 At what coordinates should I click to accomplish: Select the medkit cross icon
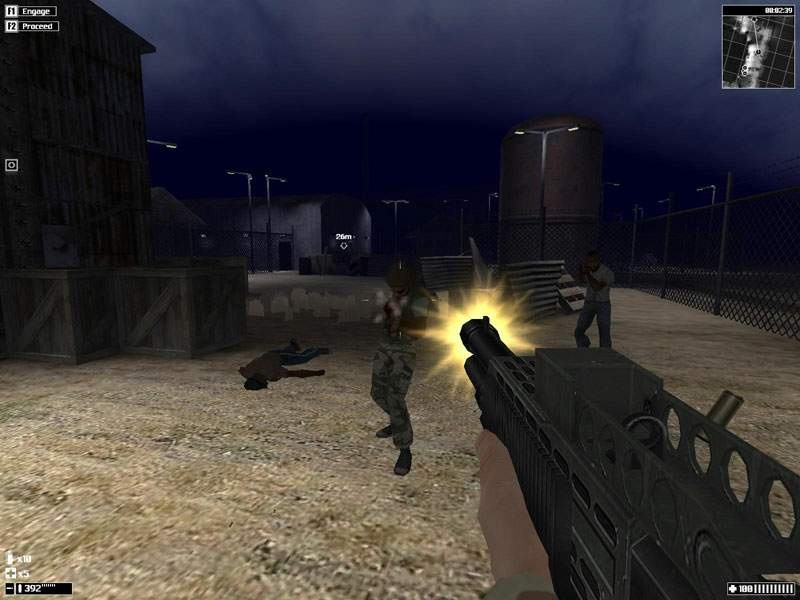click(x=11, y=573)
